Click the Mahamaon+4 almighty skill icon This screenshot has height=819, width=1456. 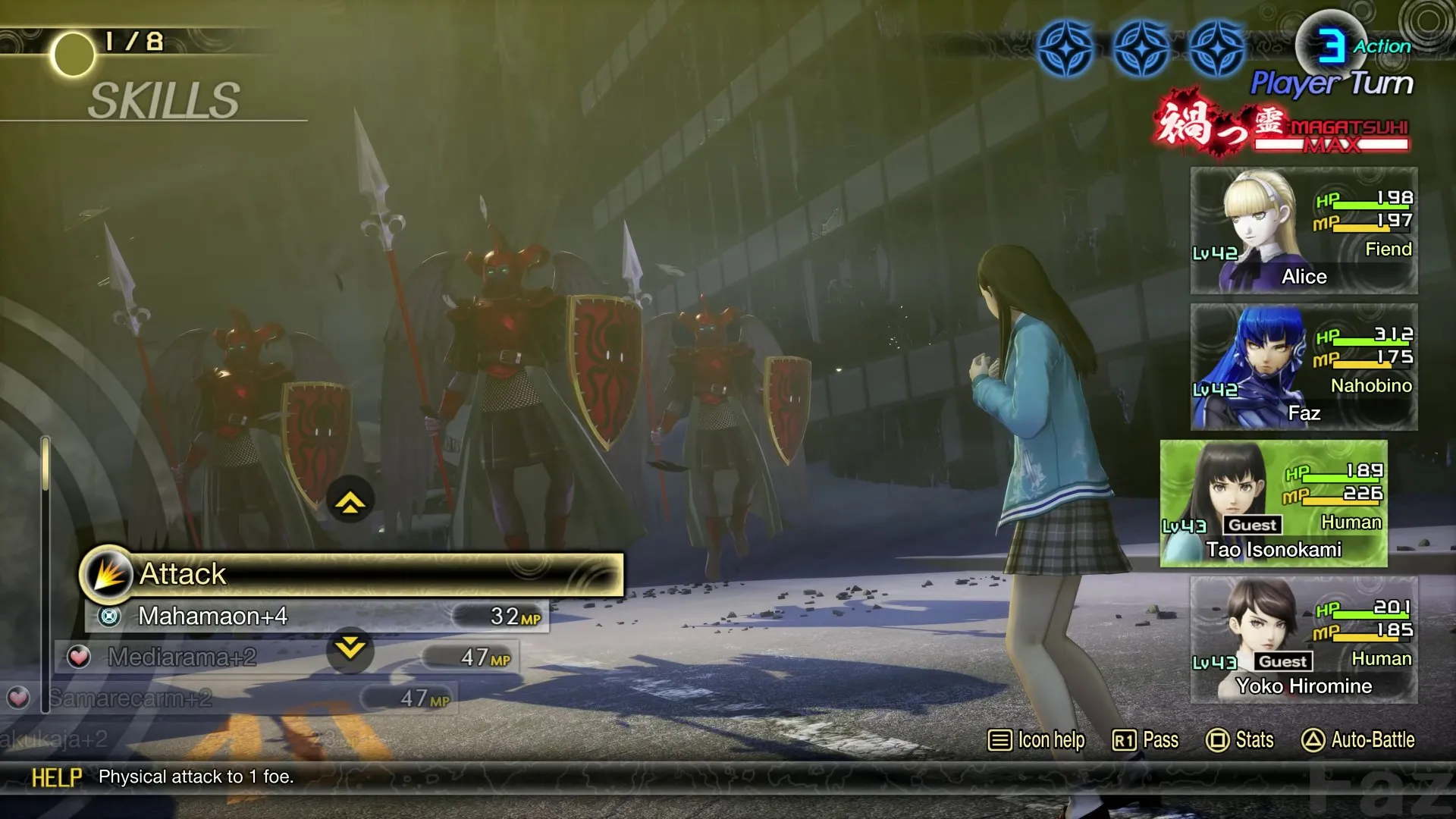[x=111, y=617]
